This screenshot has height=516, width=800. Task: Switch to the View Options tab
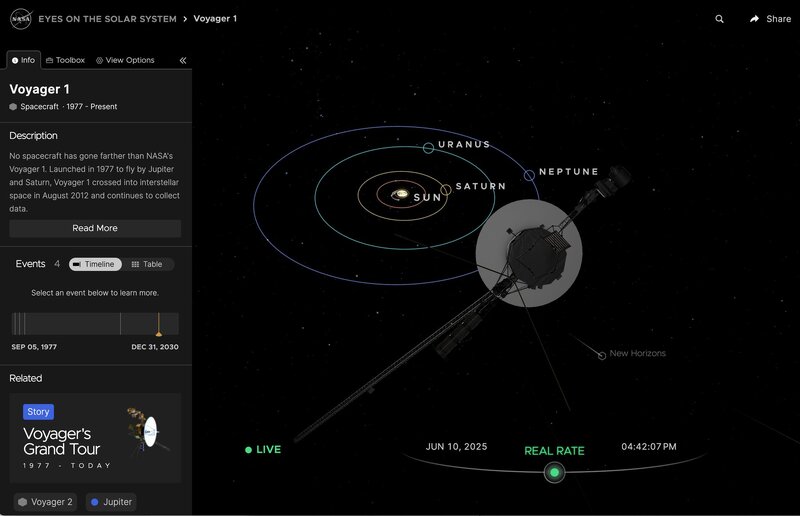[125, 60]
